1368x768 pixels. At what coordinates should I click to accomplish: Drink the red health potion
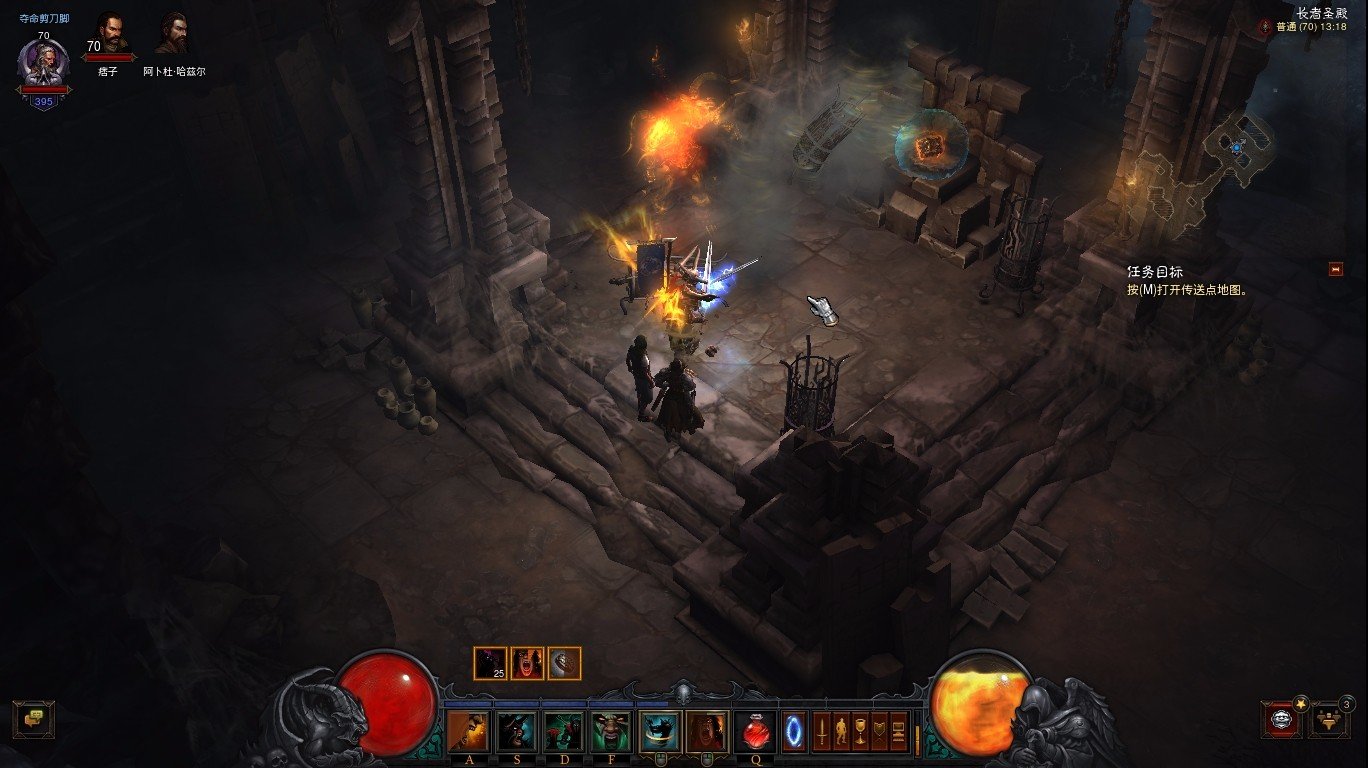756,732
